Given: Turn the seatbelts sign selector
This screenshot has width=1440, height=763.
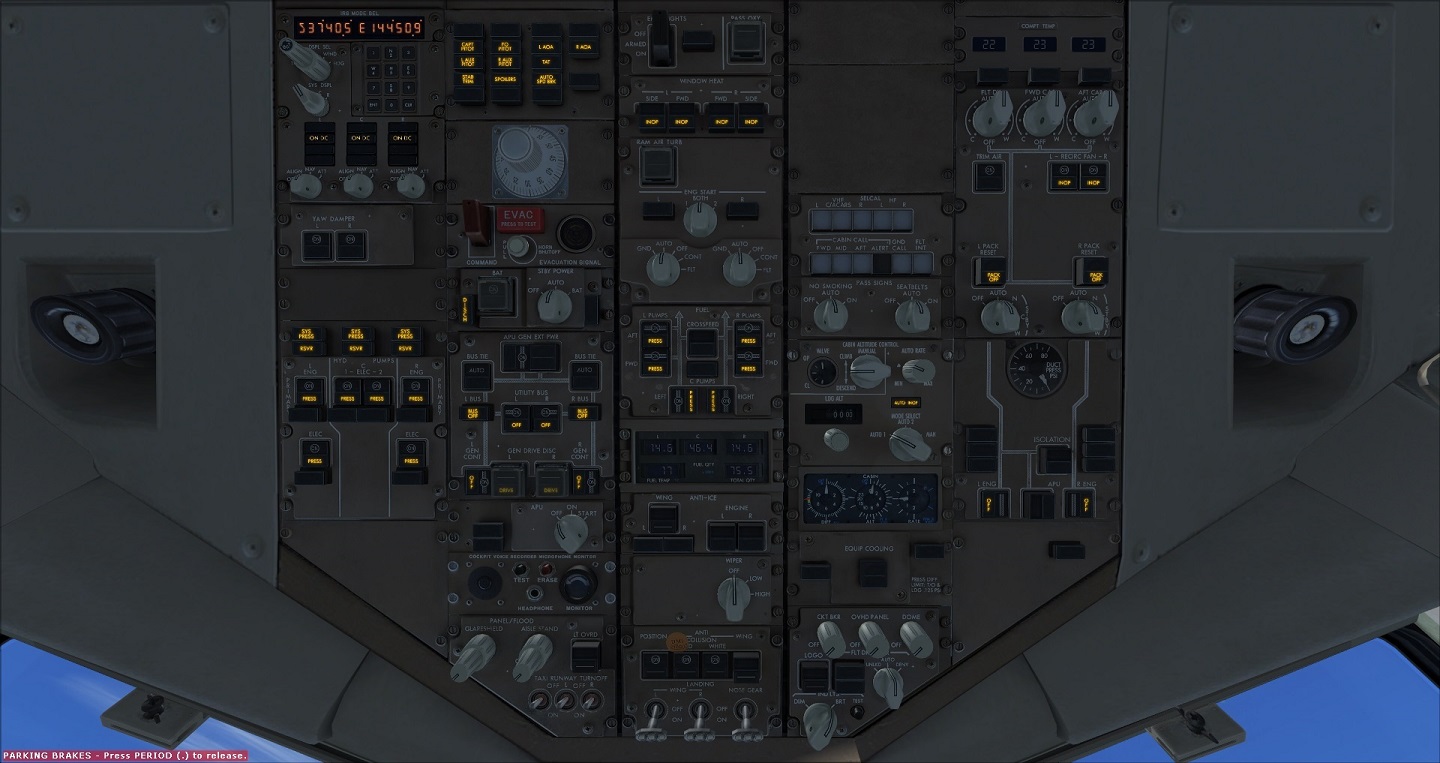Looking at the screenshot, I should pyautogui.click(x=911, y=315).
